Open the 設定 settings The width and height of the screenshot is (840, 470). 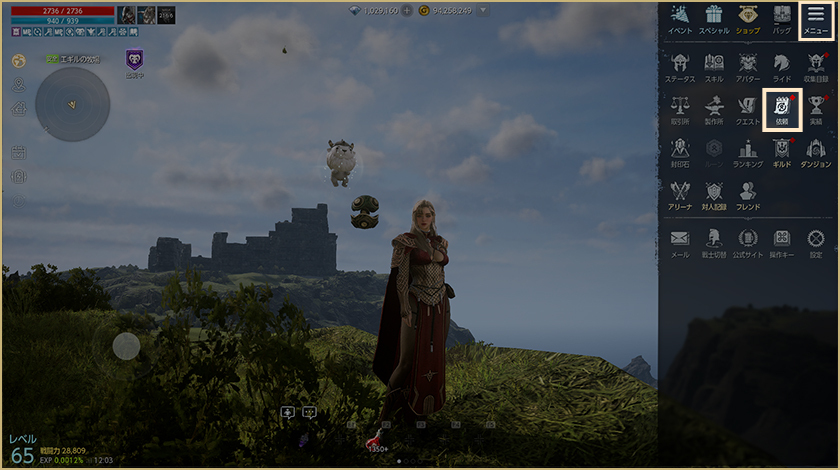coord(816,241)
